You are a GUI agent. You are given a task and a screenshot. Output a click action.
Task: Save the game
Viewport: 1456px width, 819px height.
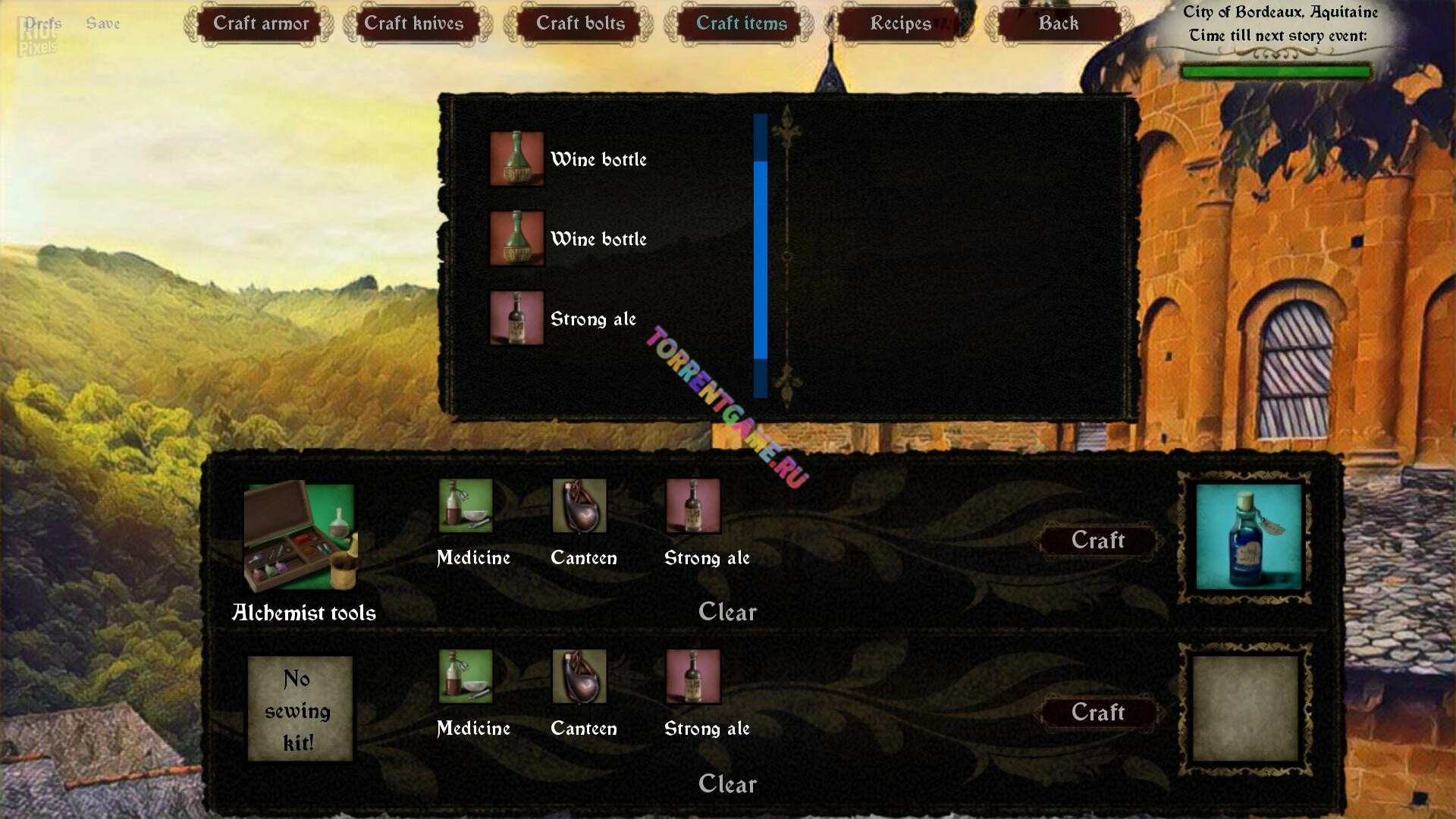tap(103, 24)
